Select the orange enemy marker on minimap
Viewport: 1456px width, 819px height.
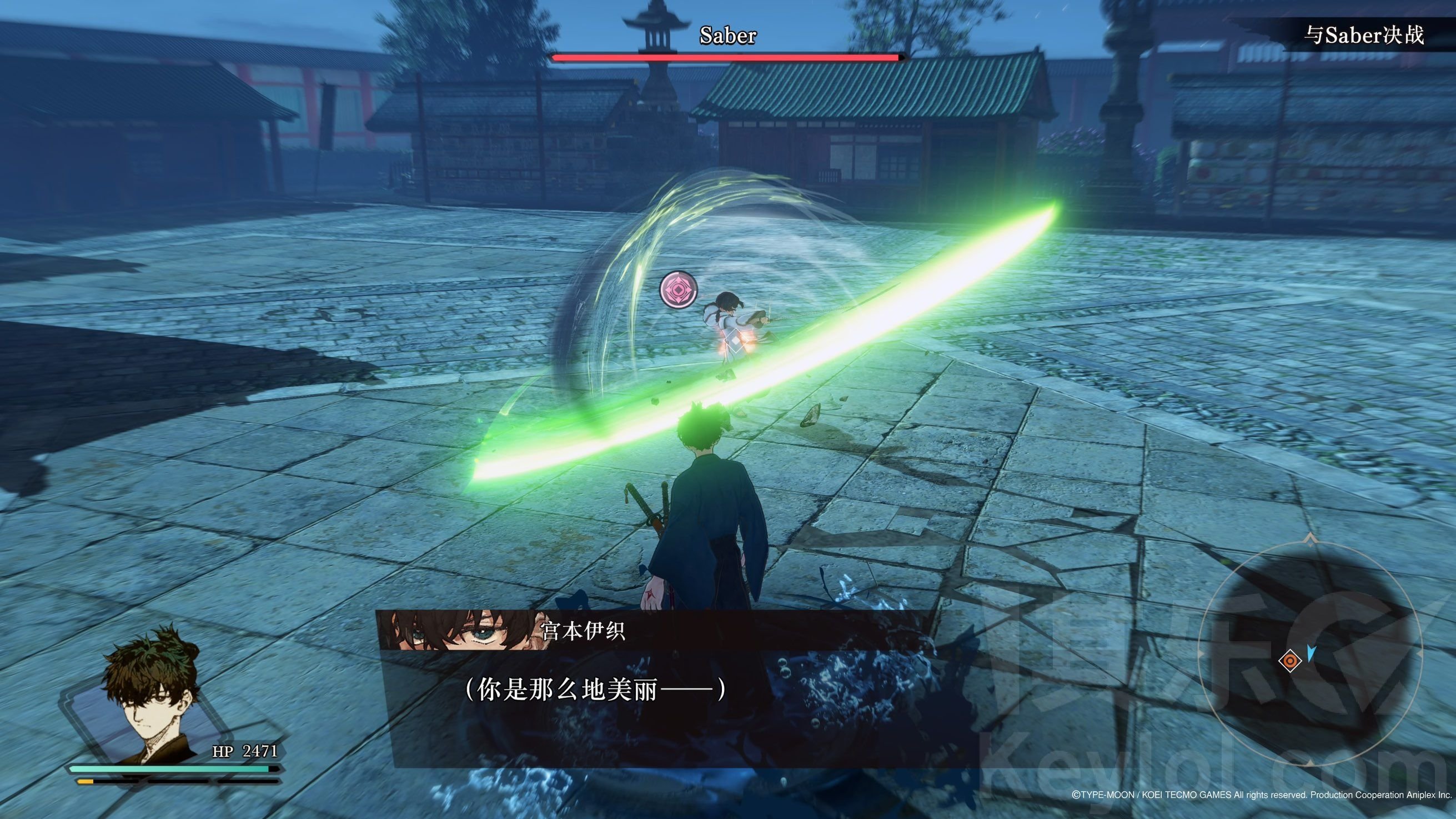coord(1290,661)
